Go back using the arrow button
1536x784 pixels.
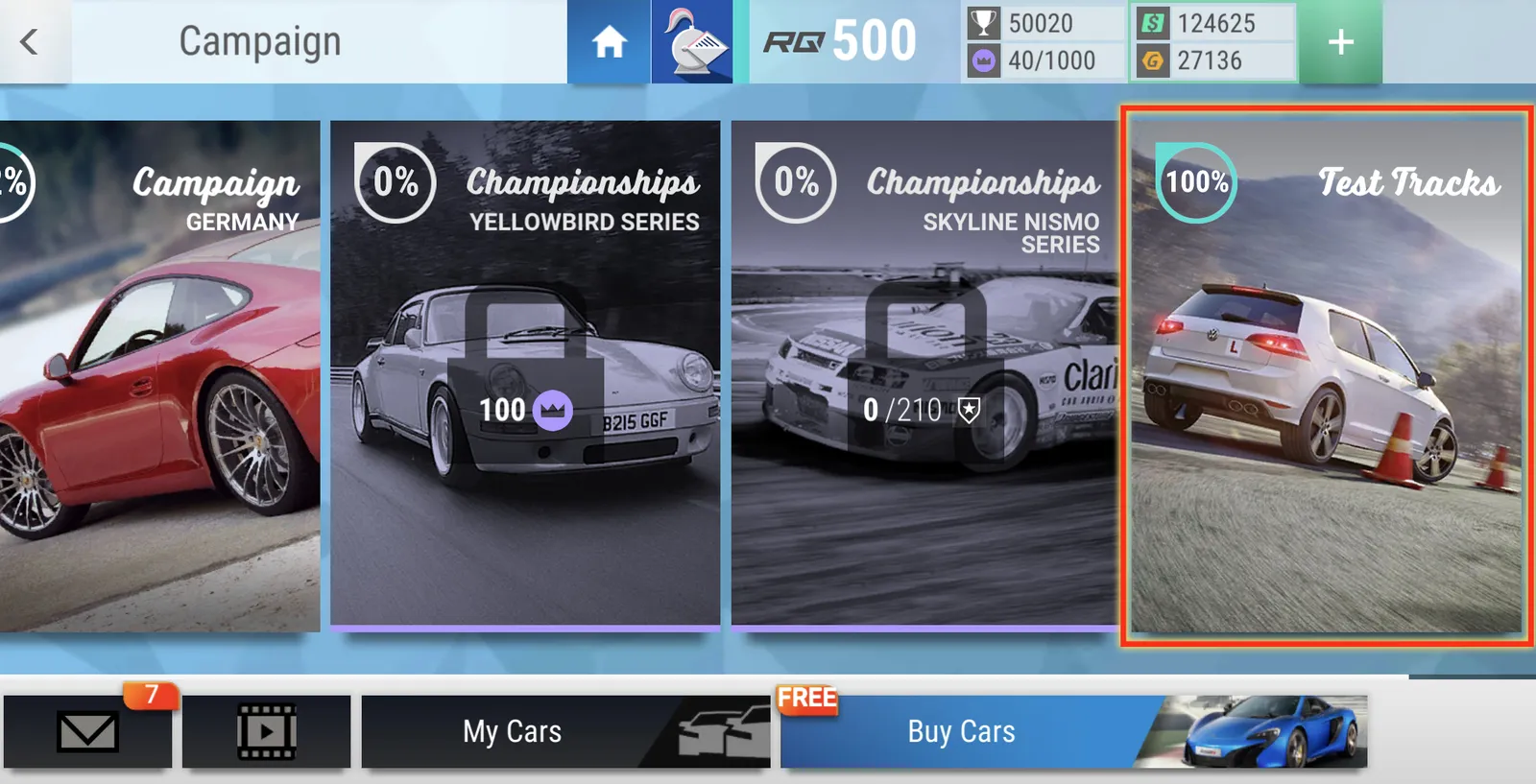pos(31,41)
